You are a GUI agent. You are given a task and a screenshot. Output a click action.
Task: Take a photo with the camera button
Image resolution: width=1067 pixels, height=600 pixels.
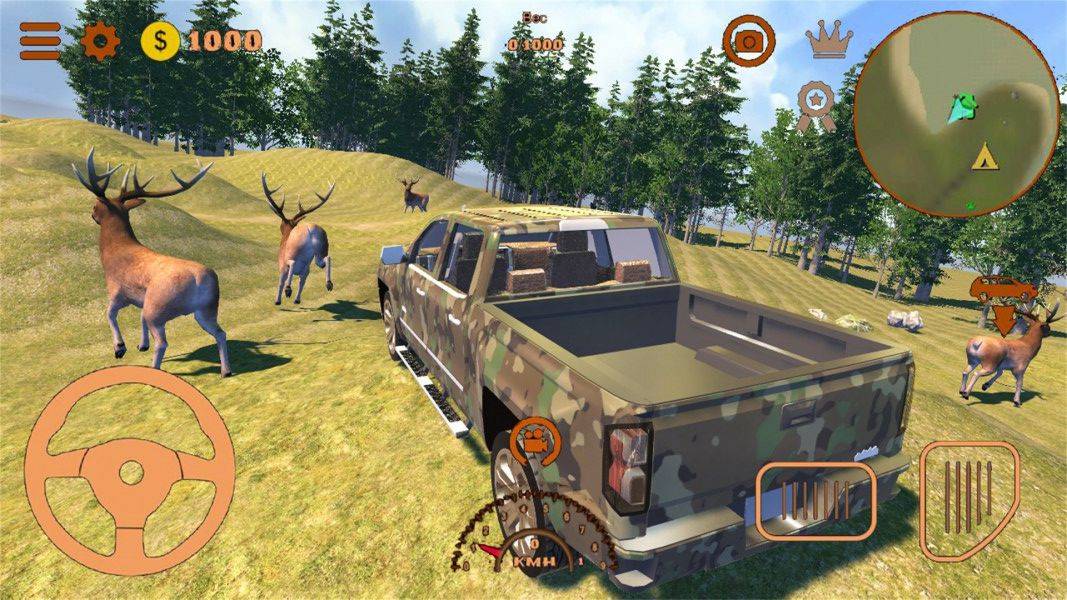[x=748, y=41]
